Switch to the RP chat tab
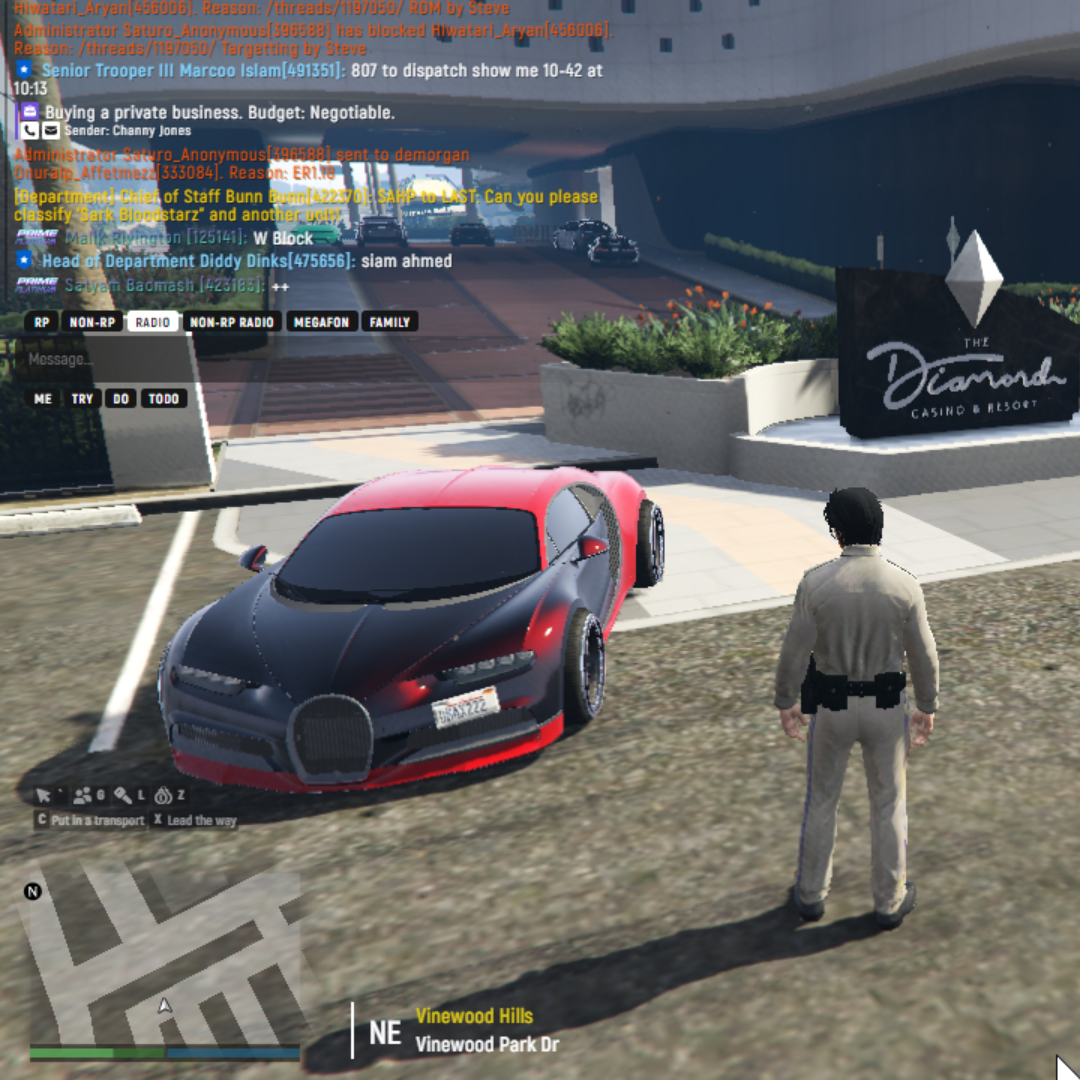Screen dimensions: 1080x1080 coord(42,322)
